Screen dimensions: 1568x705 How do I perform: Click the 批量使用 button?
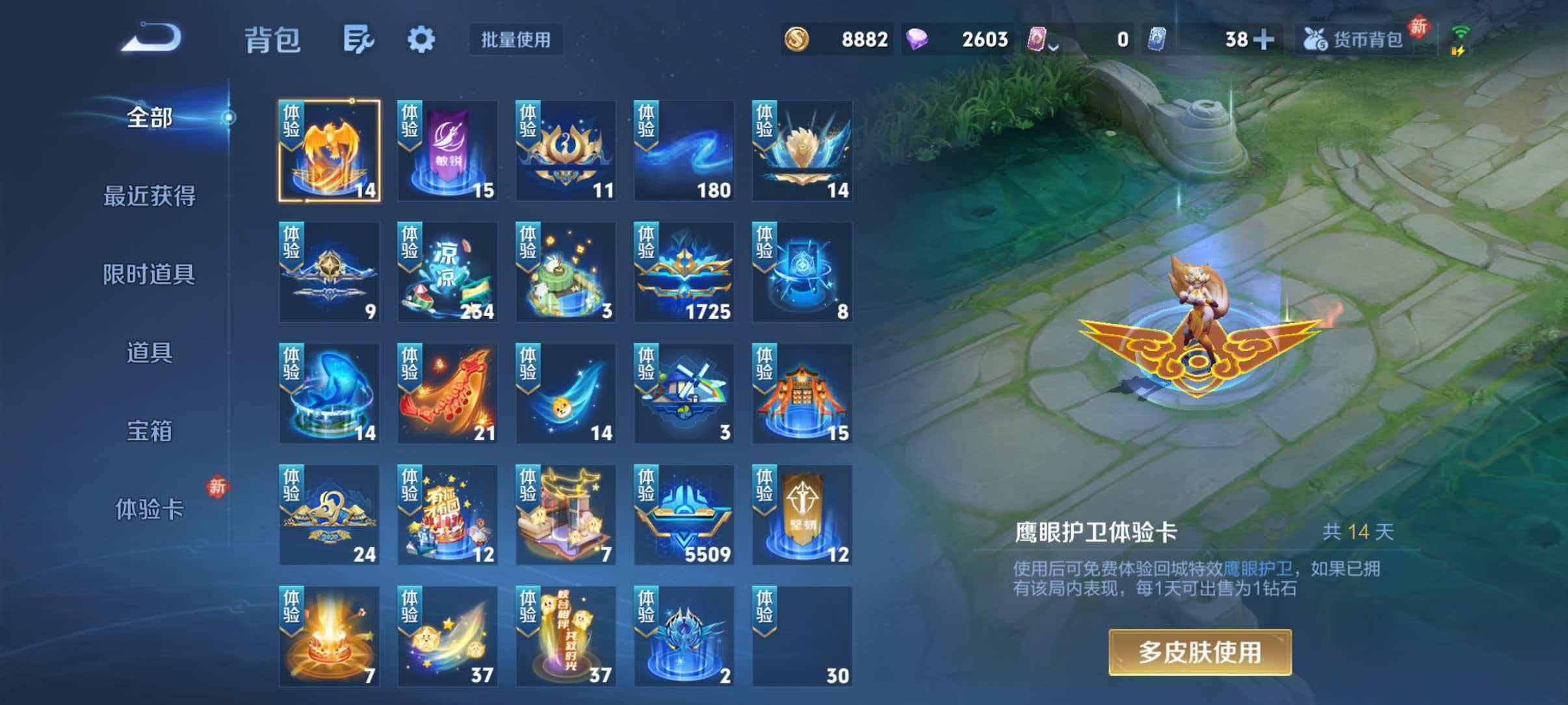click(x=516, y=39)
